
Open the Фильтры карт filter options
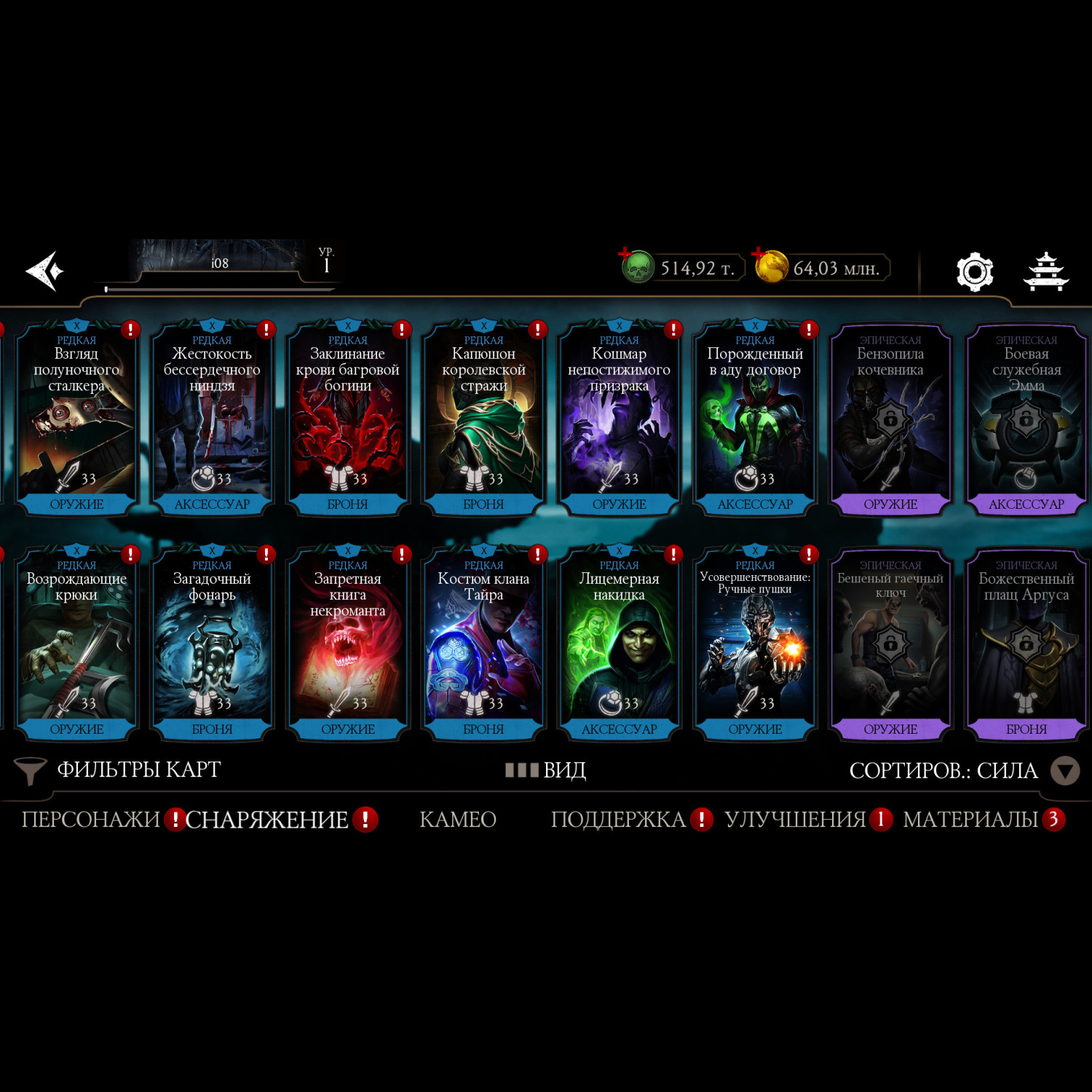pyautogui.click(x=119, y=770)
